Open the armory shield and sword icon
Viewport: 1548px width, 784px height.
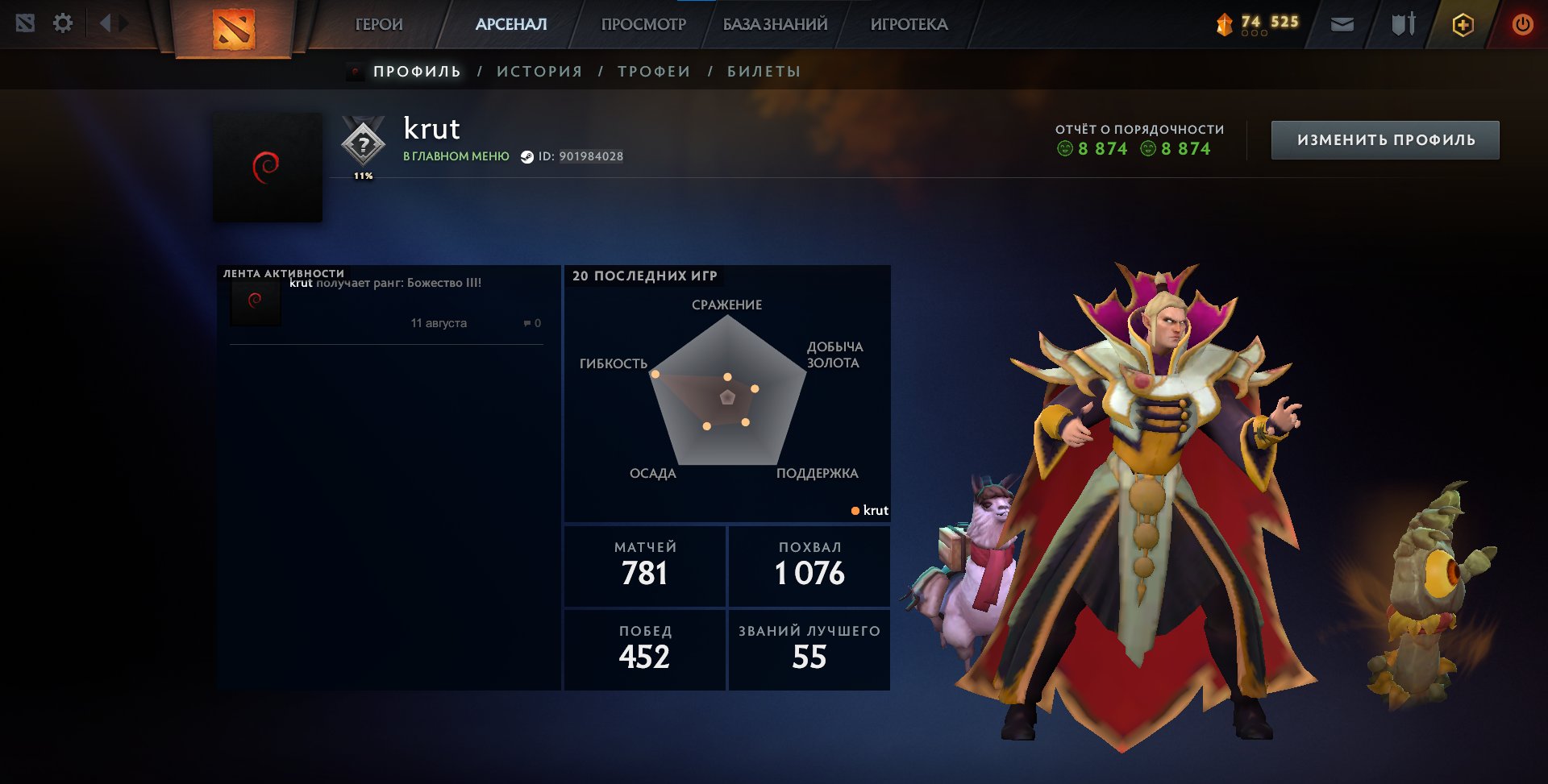[x=1403, y=25]
